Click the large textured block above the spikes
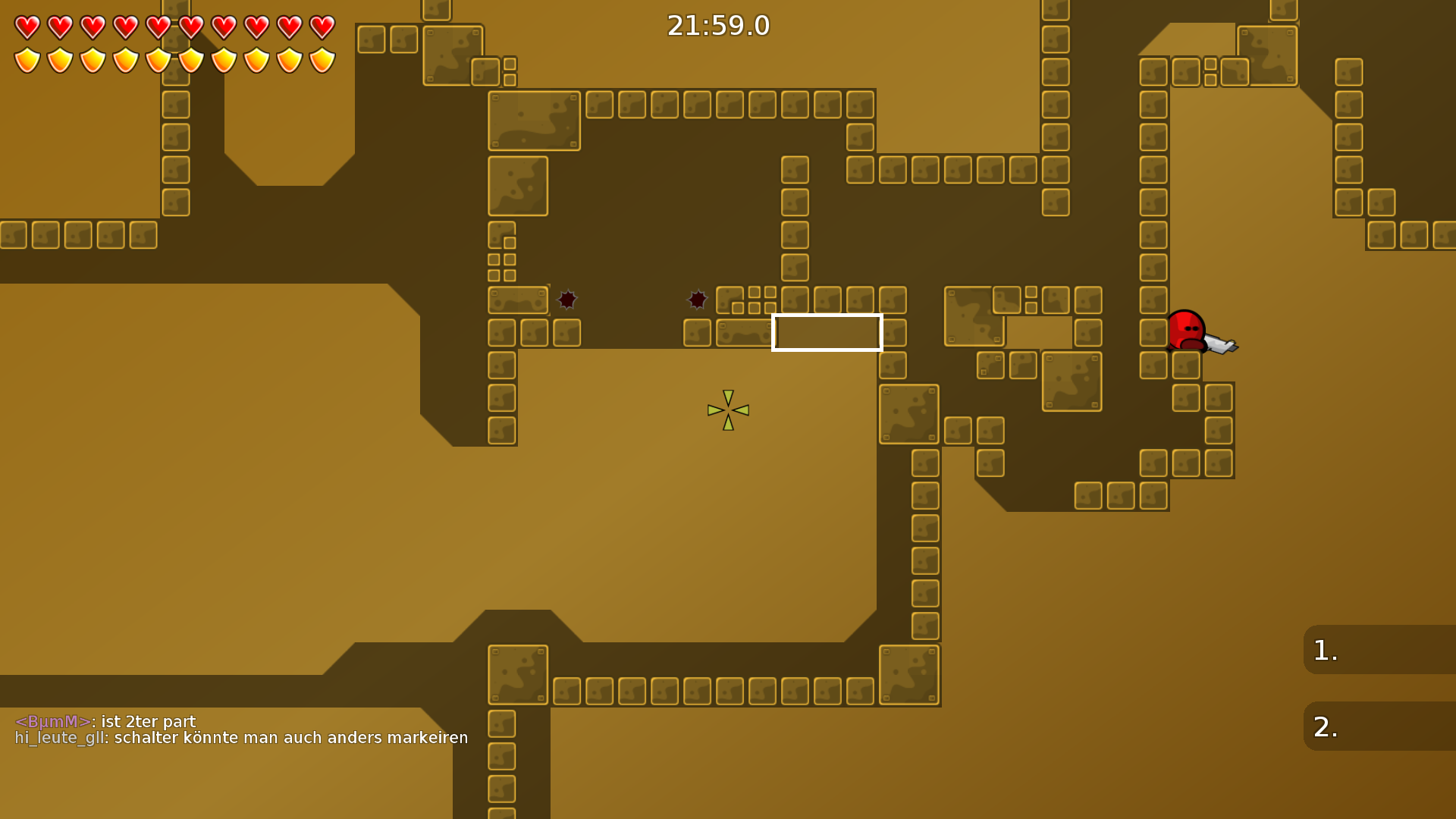The image size is (1456, 819). 533,121
